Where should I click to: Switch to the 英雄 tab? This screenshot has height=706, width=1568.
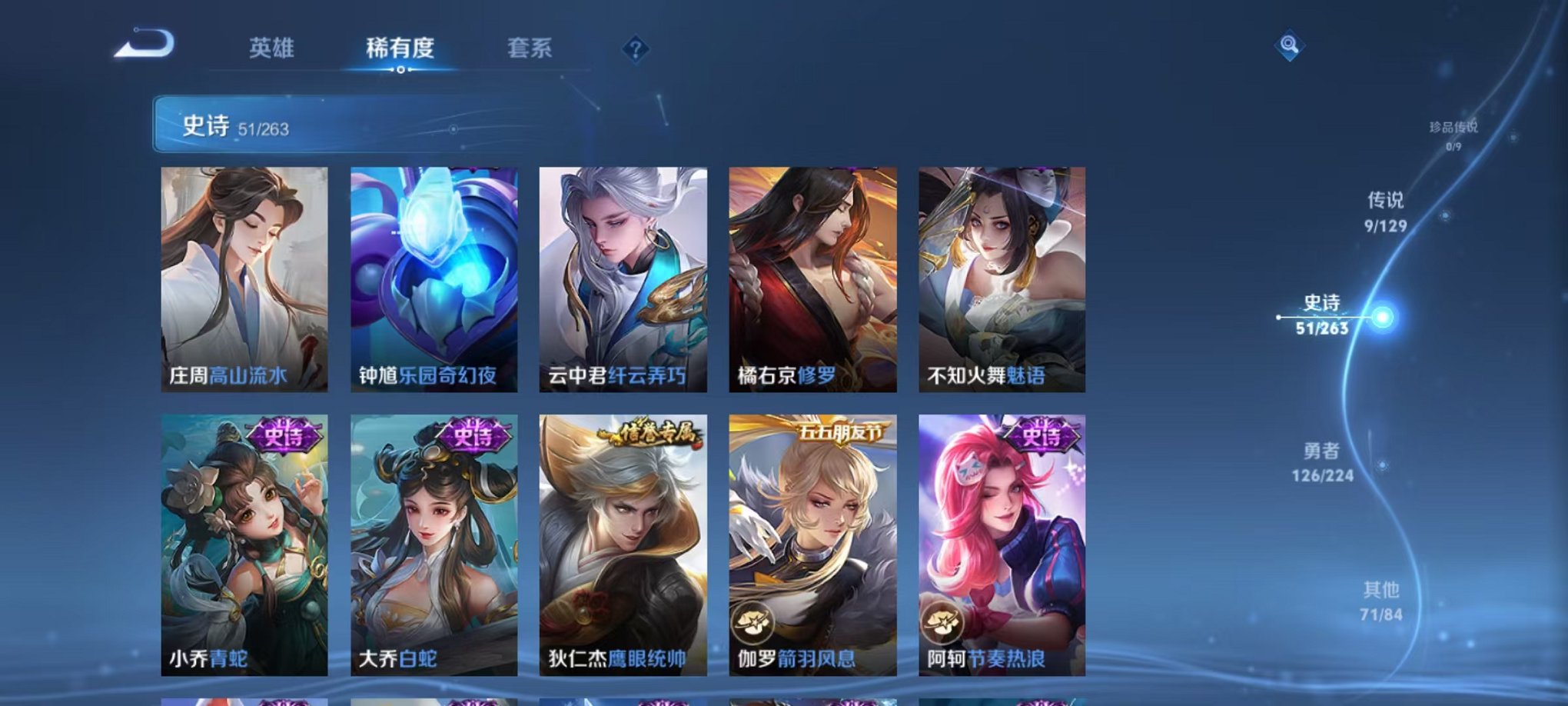click(271, 48)
